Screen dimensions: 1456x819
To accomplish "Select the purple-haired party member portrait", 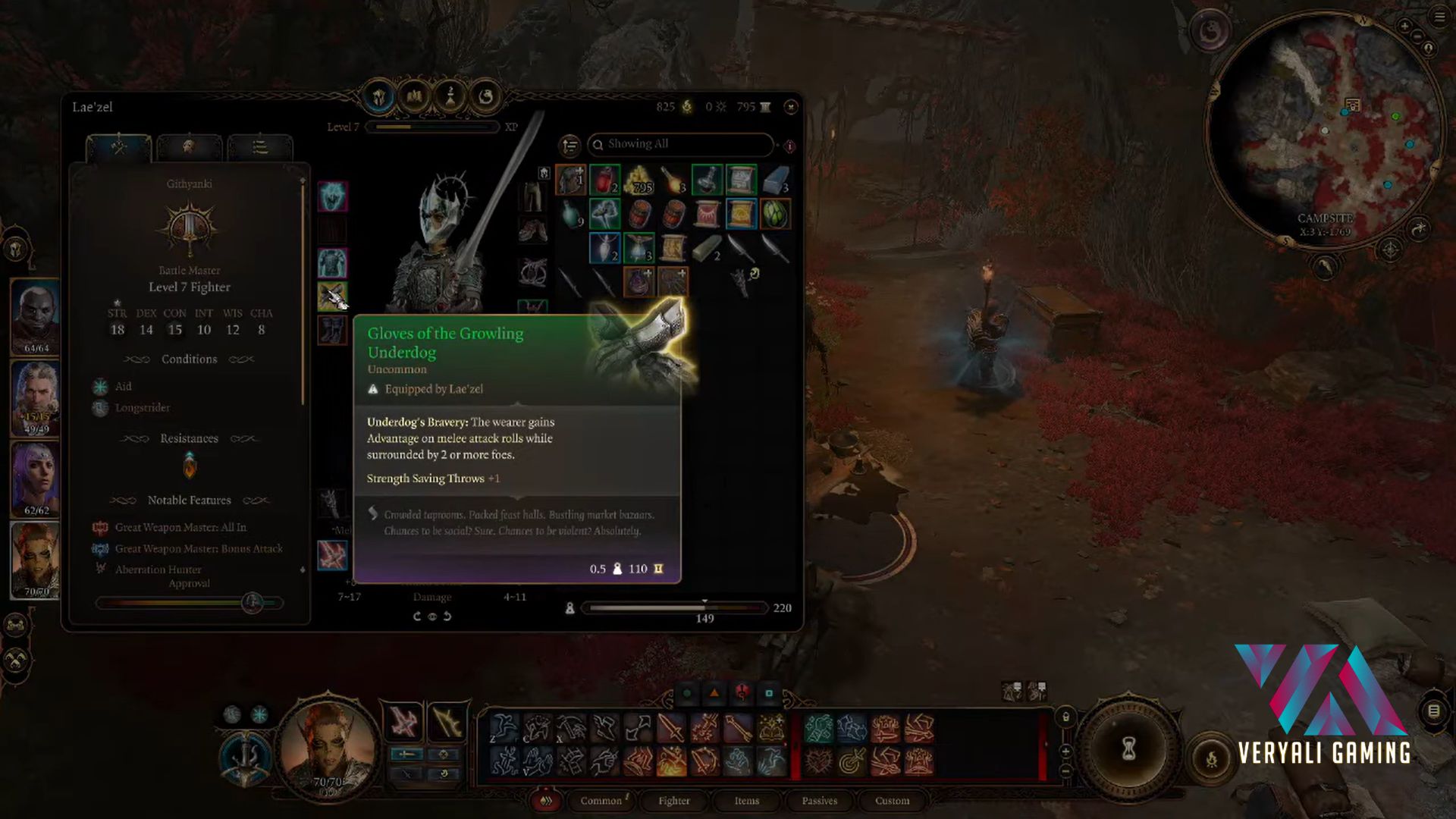I will point(35,478).
